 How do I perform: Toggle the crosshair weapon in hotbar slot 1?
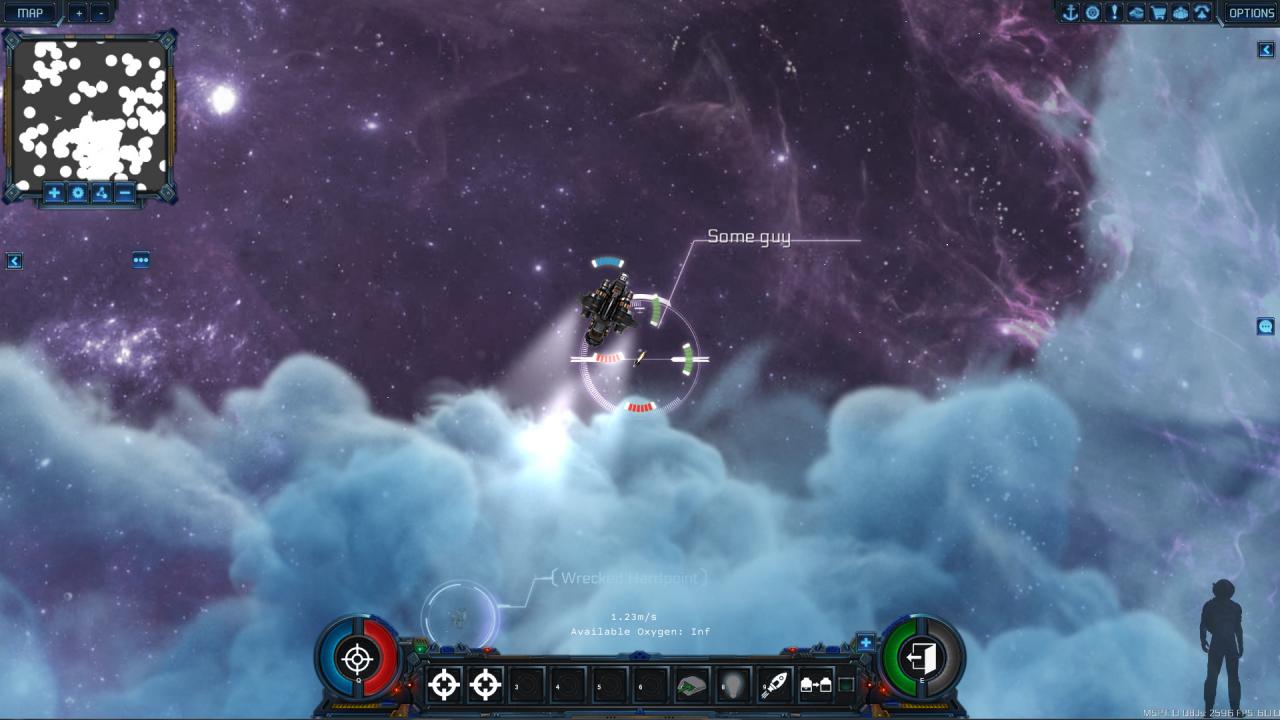pos(444,686)
